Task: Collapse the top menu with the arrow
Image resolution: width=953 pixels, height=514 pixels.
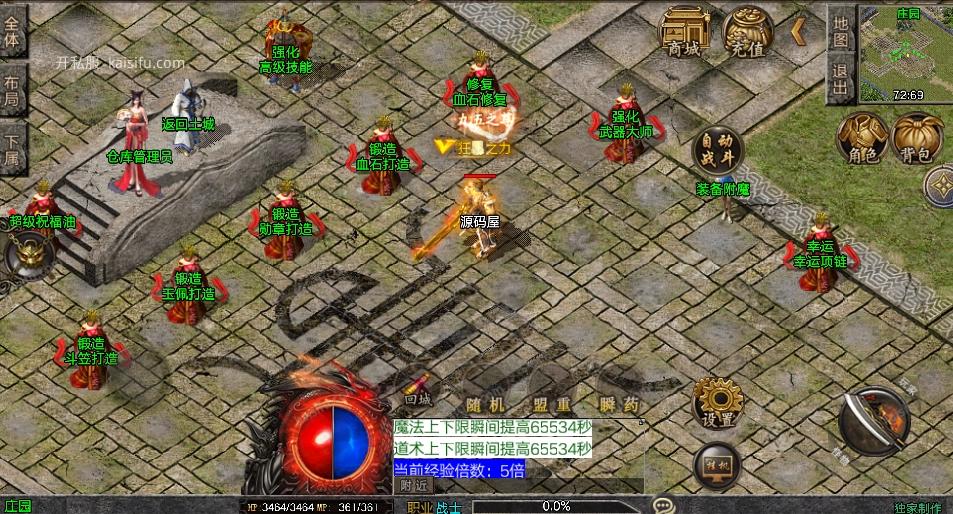Action: coord(798,32)
